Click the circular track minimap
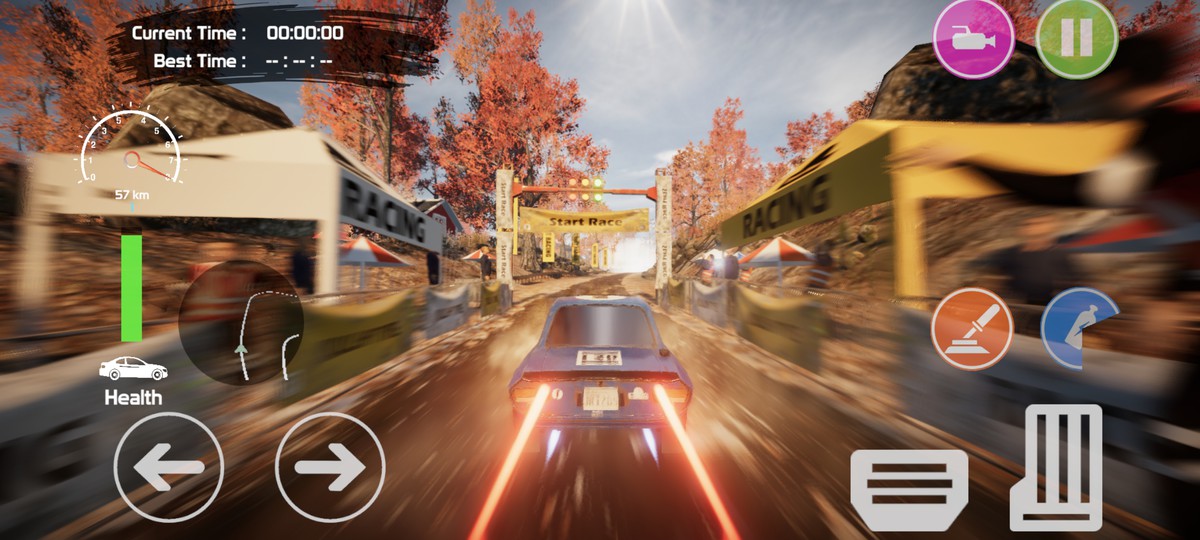1200x540 pixels. point(241,323)
